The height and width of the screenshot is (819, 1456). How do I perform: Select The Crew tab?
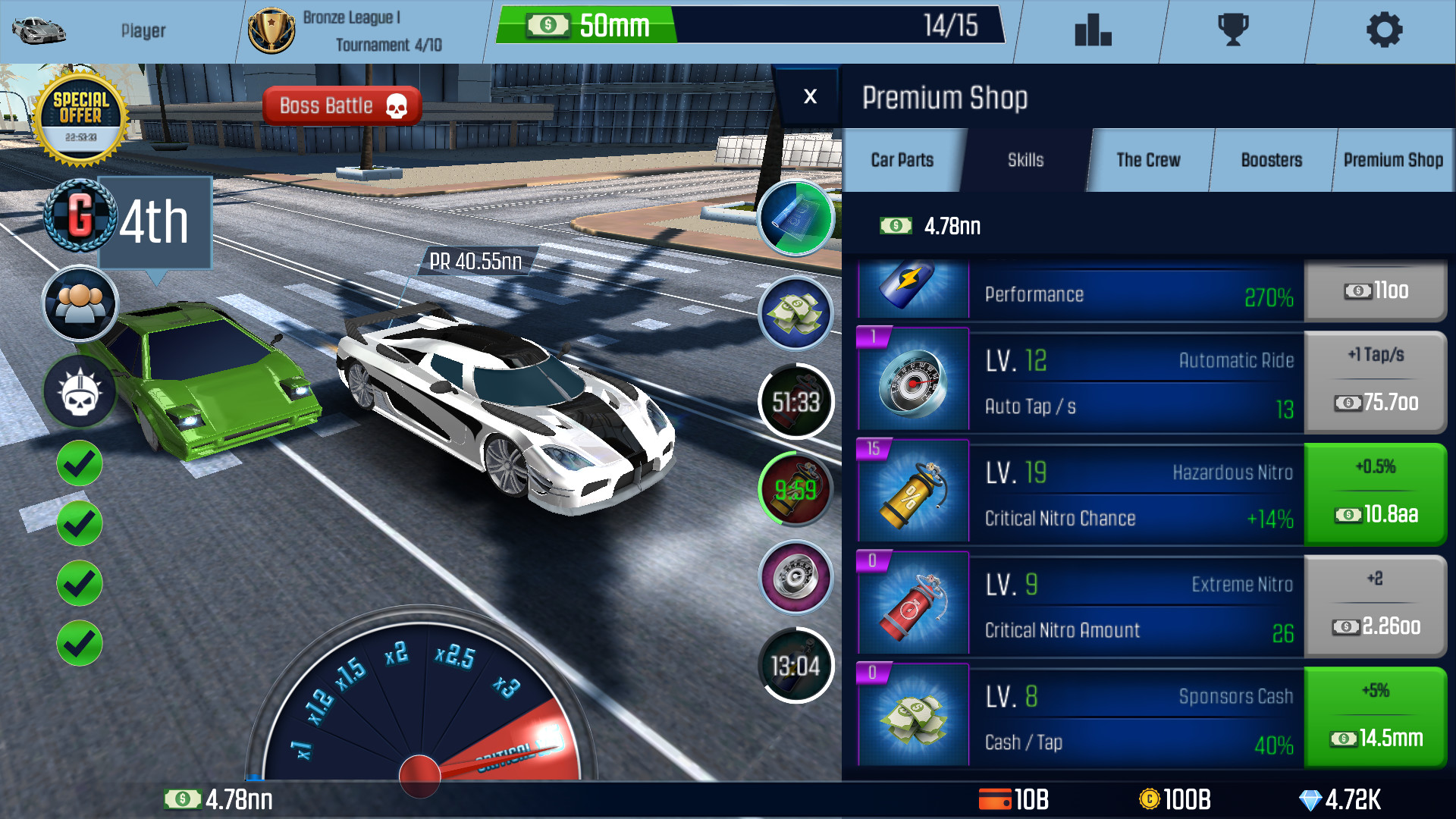click(1147, 160)
